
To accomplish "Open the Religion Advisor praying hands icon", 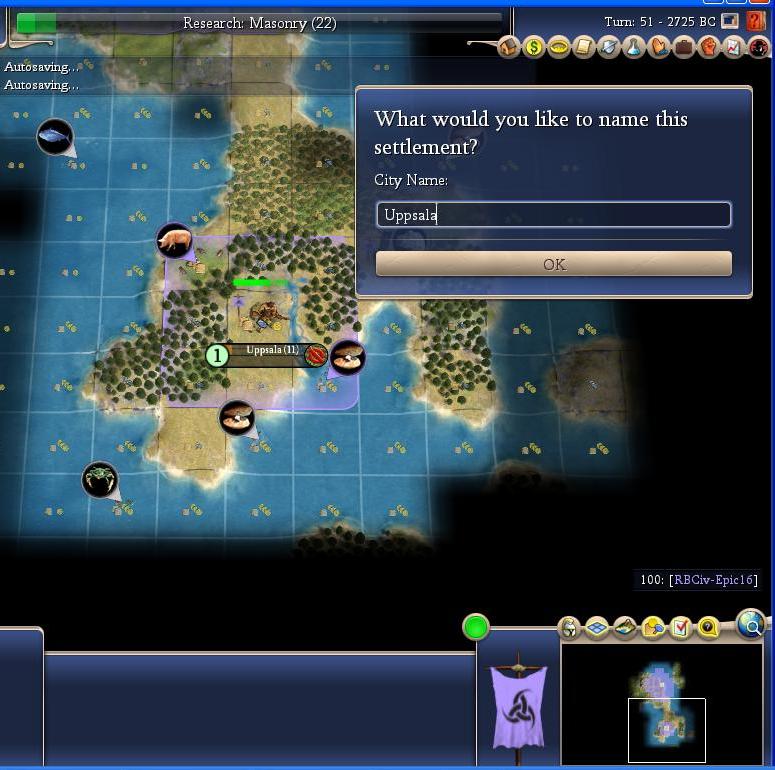I will pyautogui.click(x=659, y=46).
